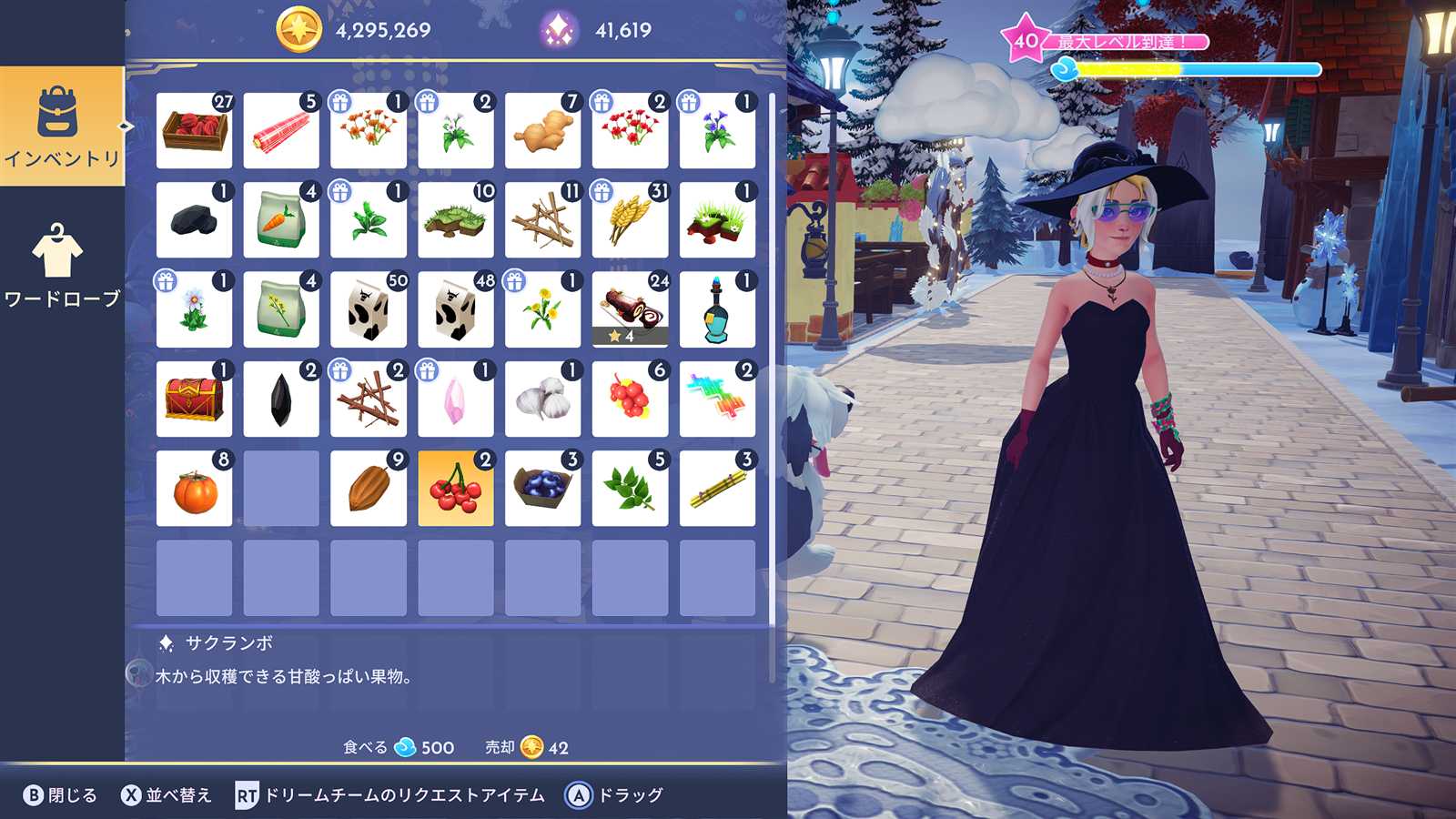Pick the blueberries basket slot
Screen dimensions: 1456x819
coord(542,489)
